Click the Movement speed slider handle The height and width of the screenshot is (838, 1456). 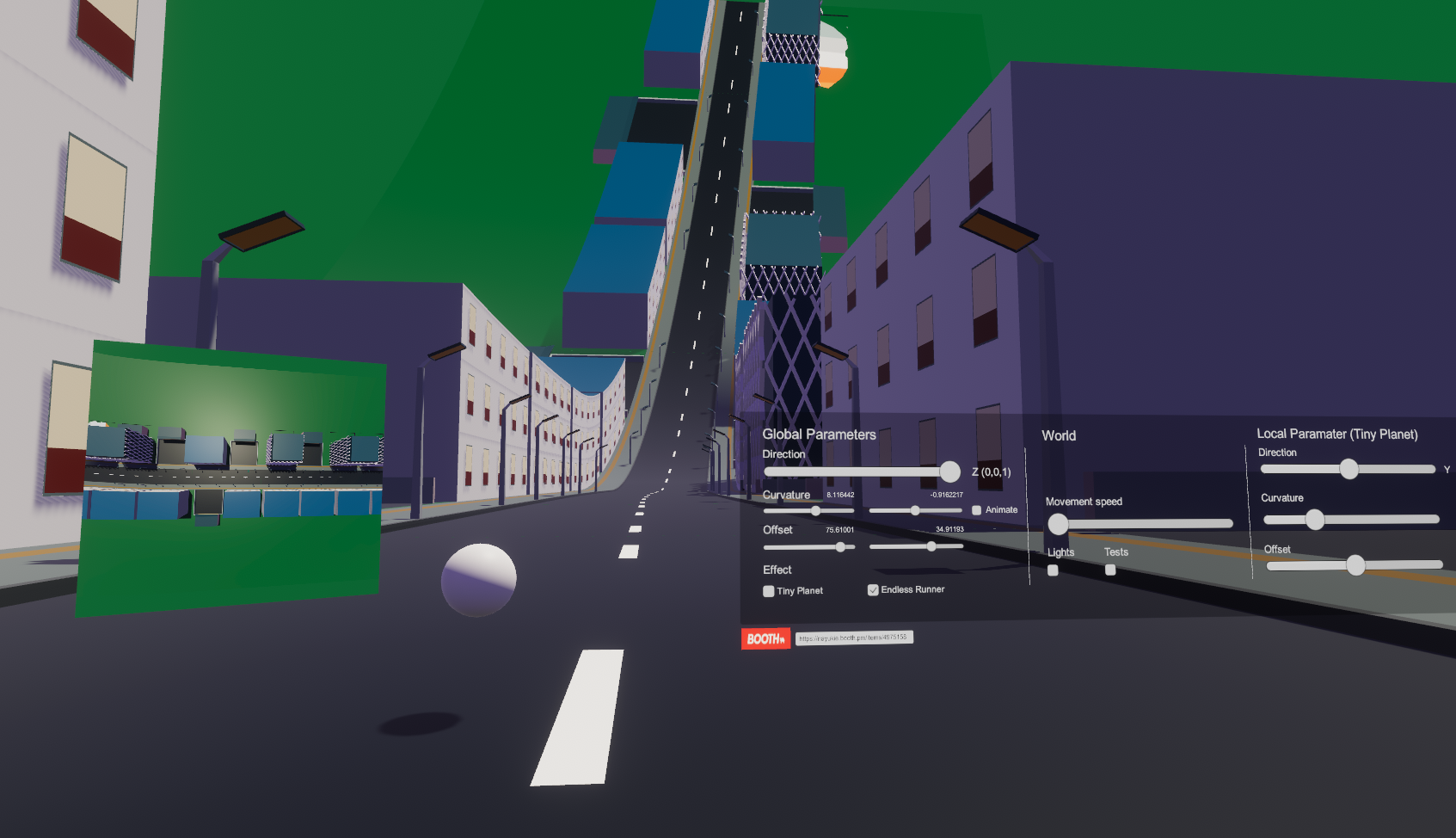[x=1057, y=524]
